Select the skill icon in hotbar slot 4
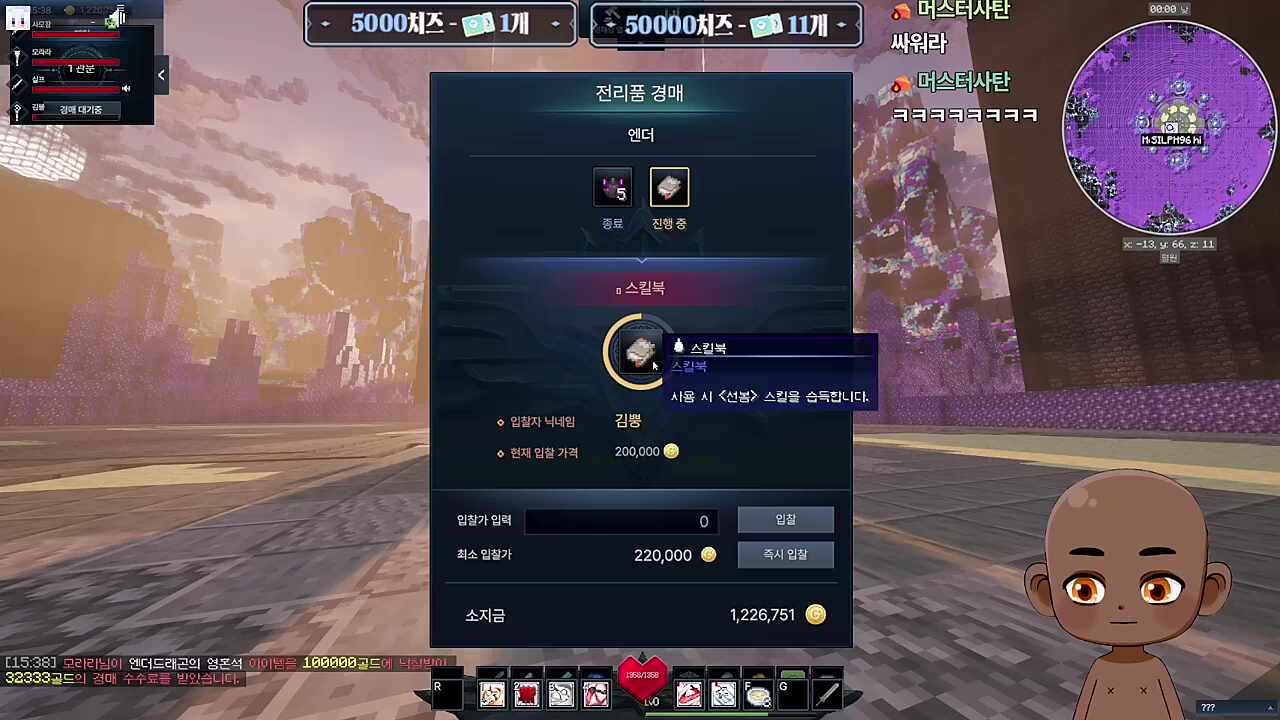 597,694
